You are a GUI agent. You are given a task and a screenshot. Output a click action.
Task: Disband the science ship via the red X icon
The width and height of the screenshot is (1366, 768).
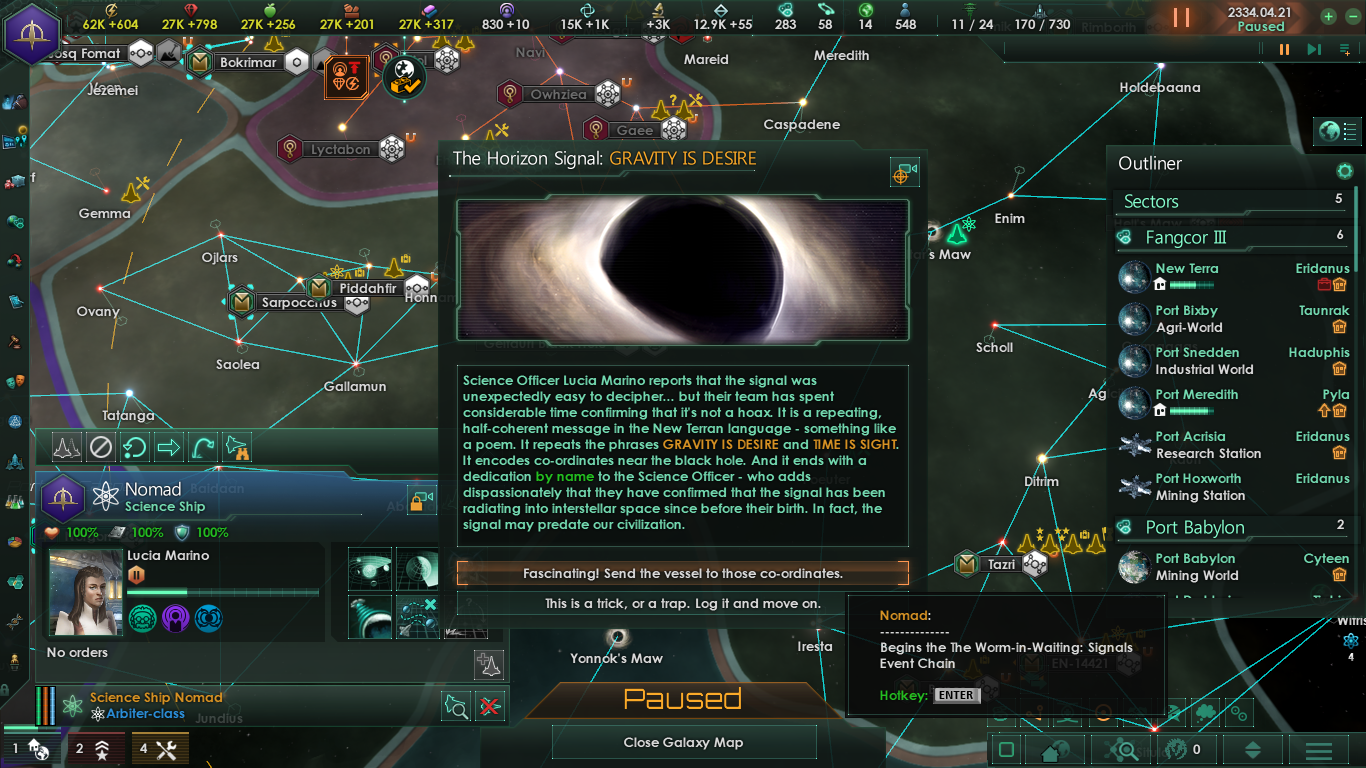[x=489, y=705]
